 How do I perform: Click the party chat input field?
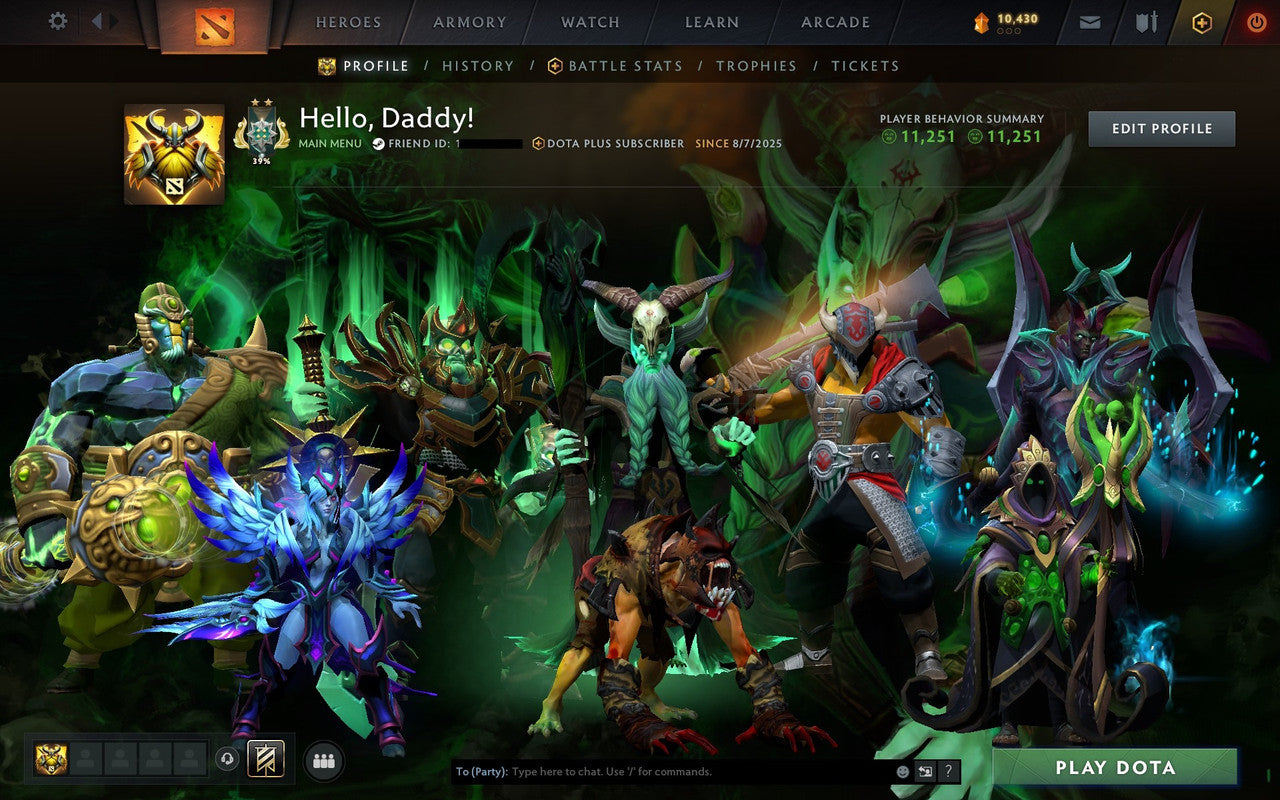(x=650, y=772)
